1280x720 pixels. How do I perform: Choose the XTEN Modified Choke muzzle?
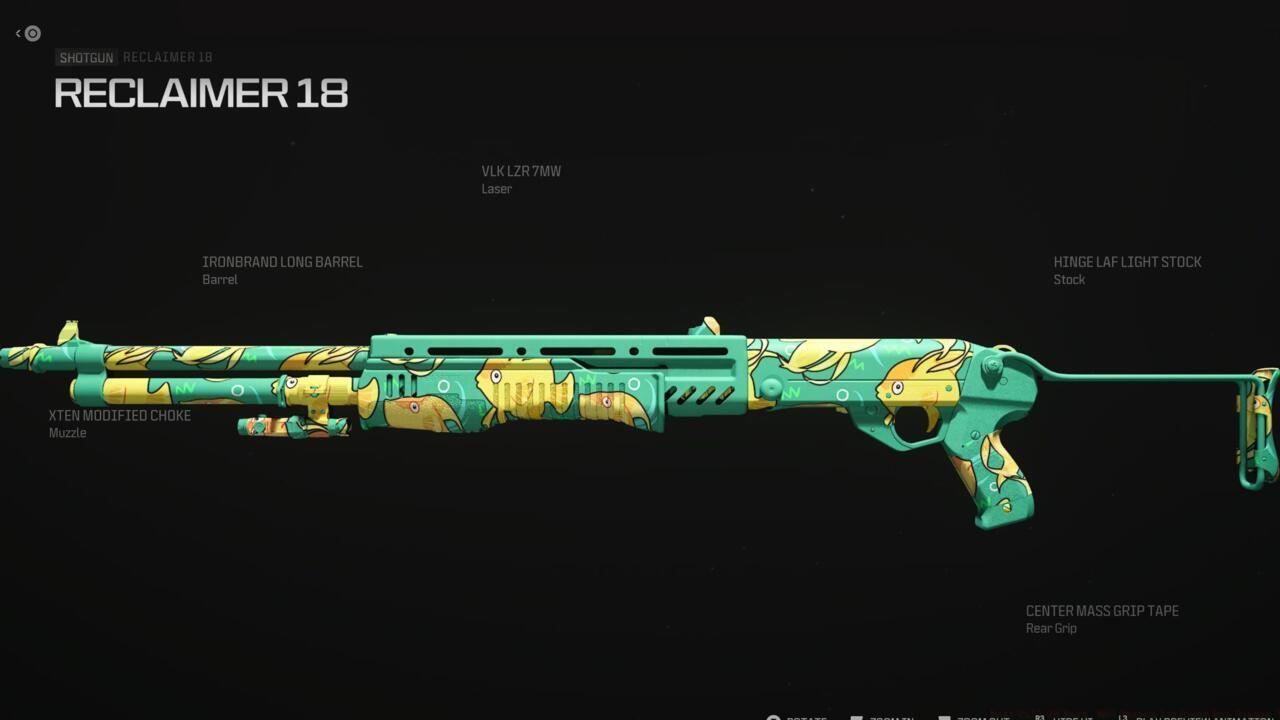click(119, 416)
